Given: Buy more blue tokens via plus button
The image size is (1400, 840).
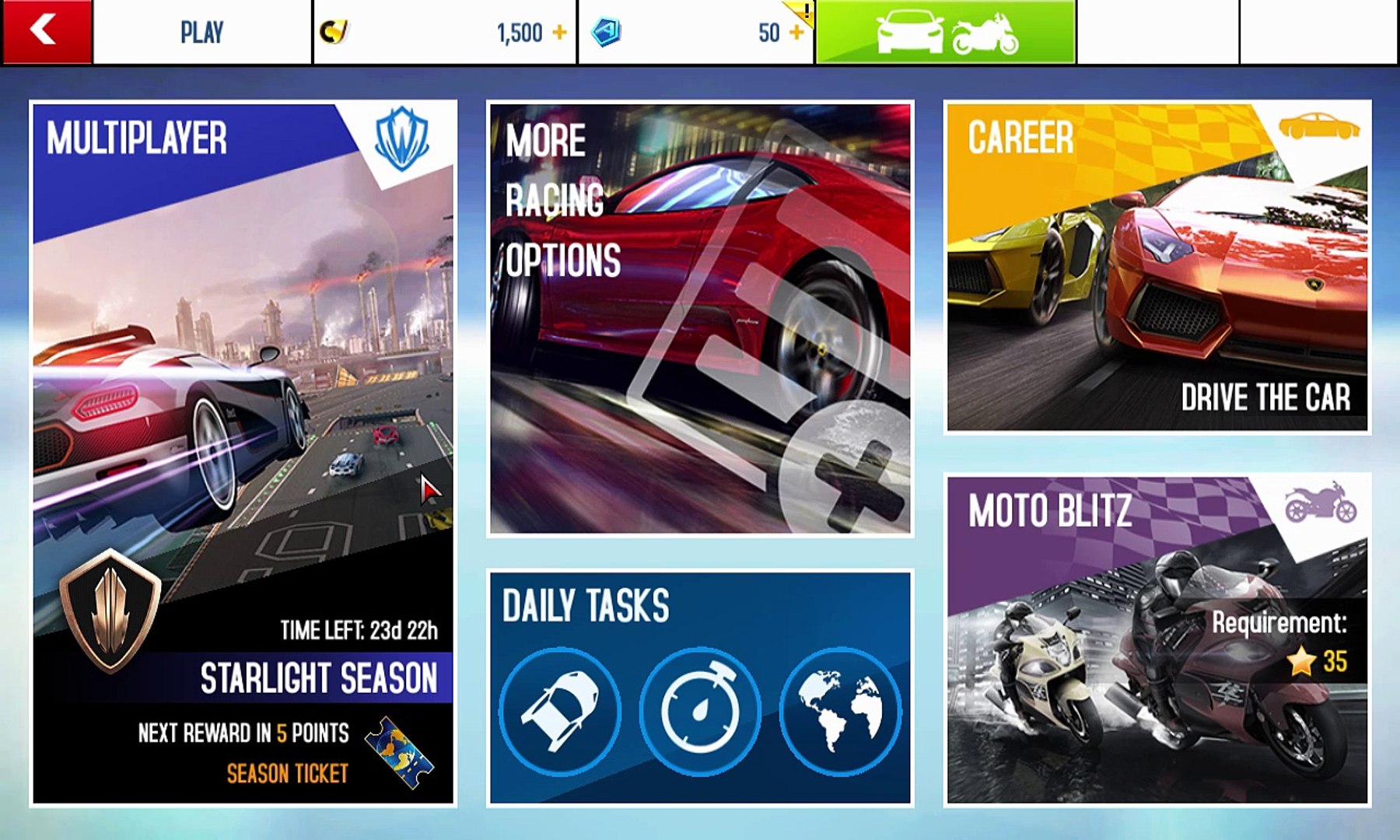Looking at the screenshot, I should (x=796, y=33).
